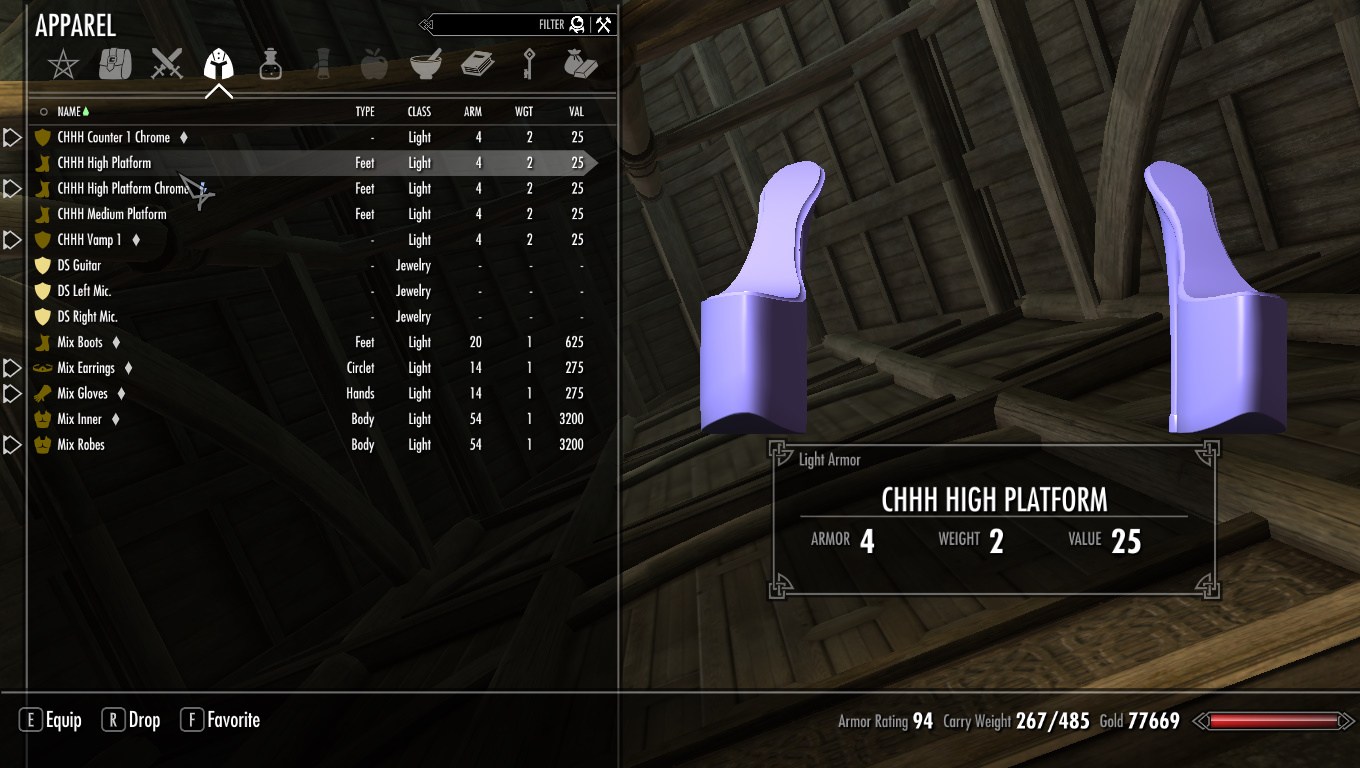
Task: Select Mix Earrings in apparel list
Action: 86,368
